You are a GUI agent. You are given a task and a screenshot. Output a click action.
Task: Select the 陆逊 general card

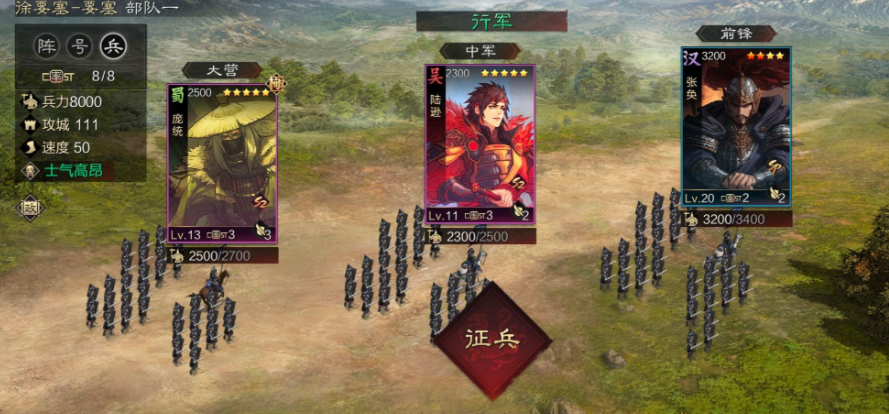coord(479,145)
